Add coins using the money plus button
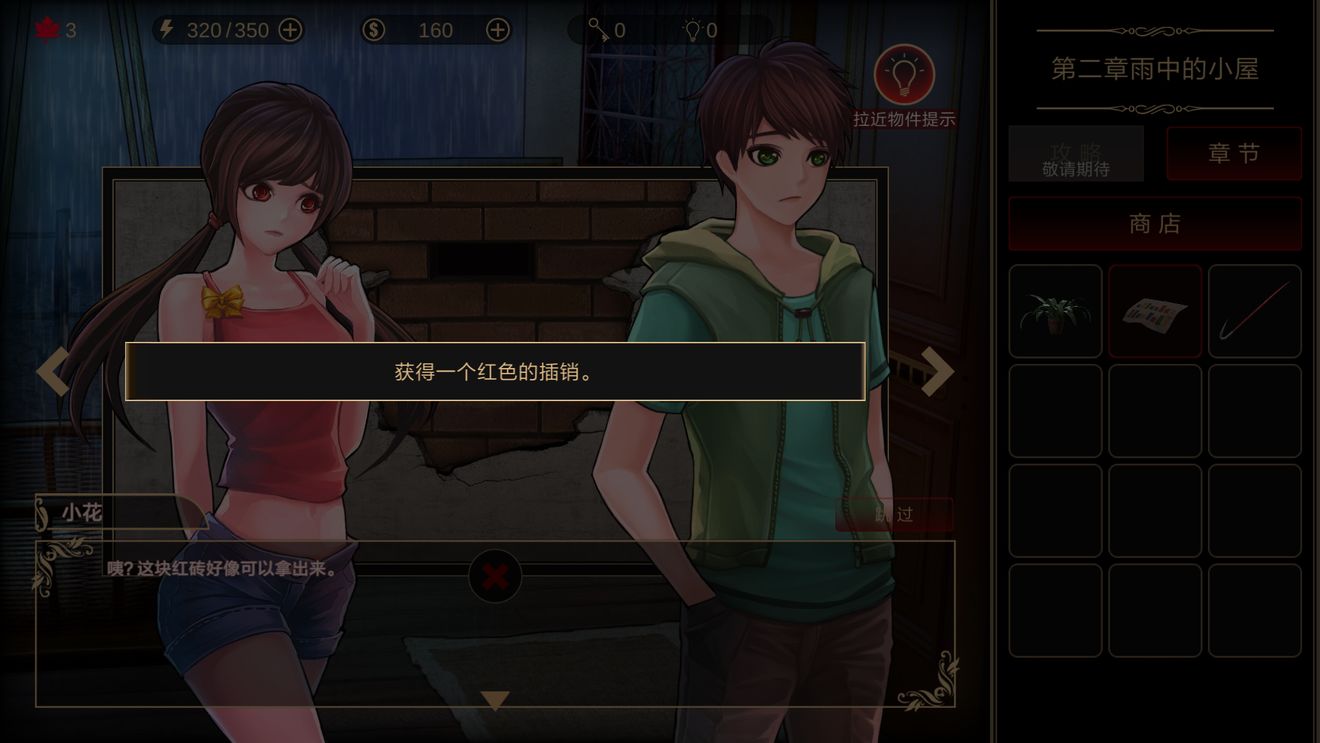This screenshot has width=1320, height=743. click(497, 30)
